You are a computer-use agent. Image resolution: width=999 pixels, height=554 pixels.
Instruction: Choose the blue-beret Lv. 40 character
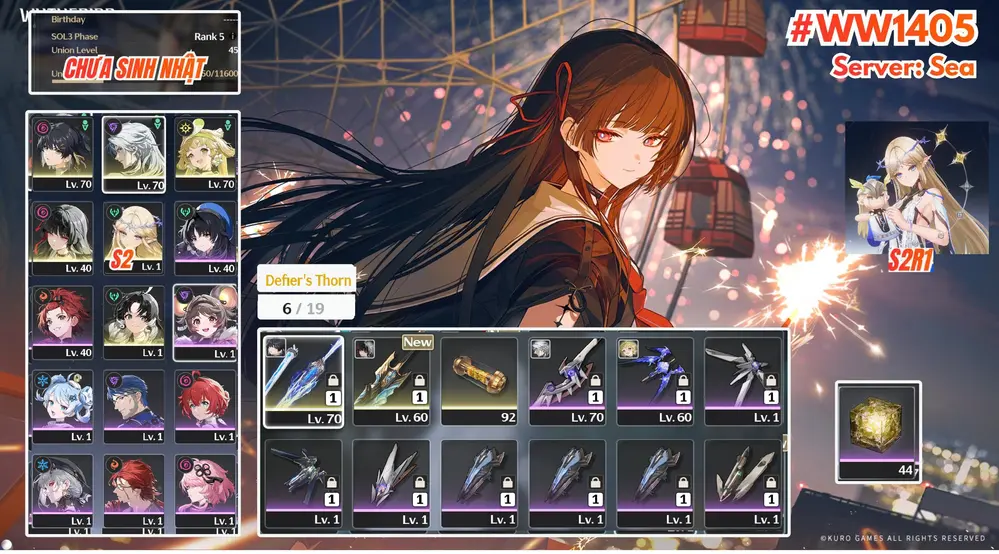click(204, 237)
